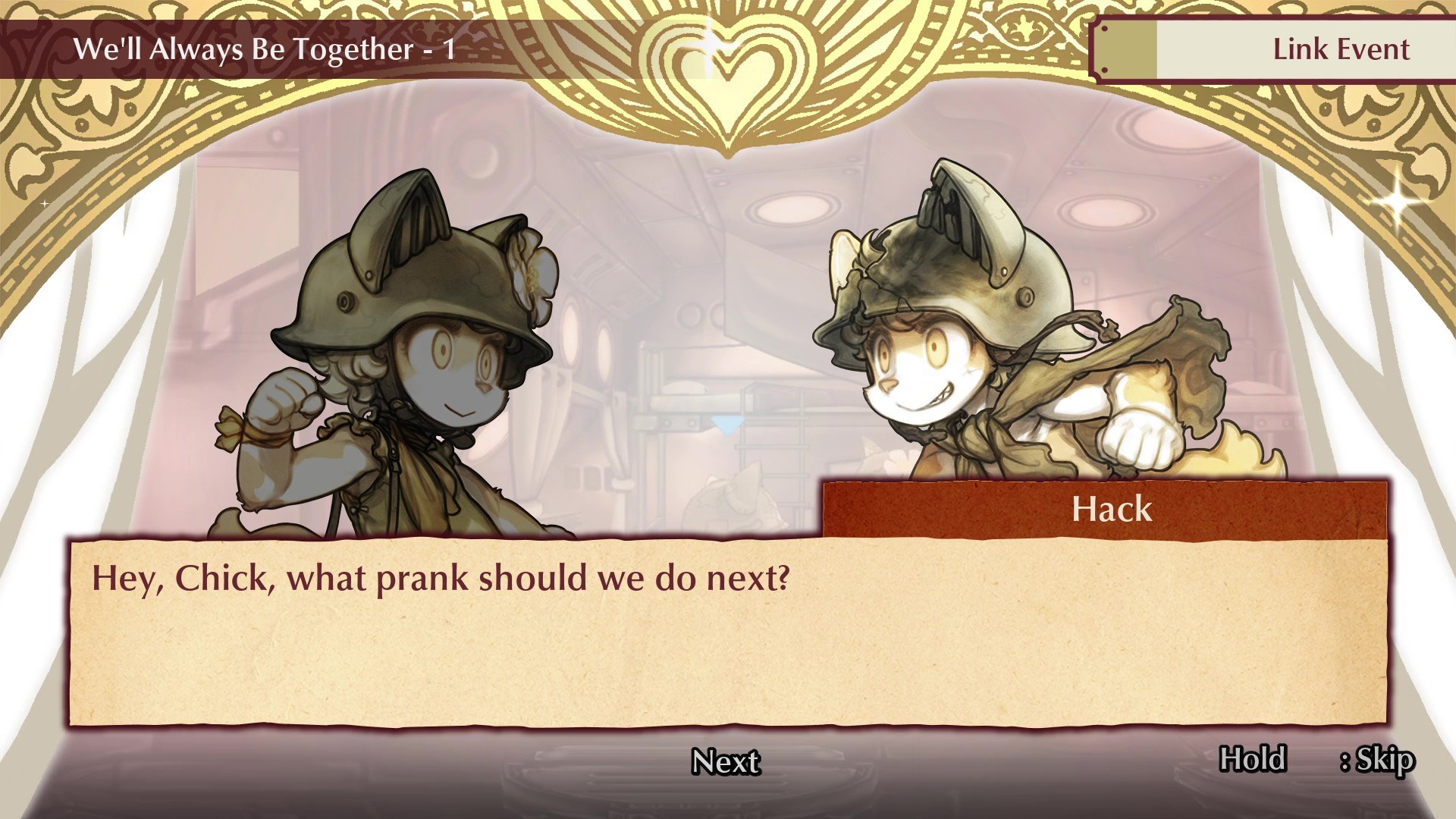Toggle Skip mode via the Hold : Skip prompt
Viewport: 1456px width, 819px height.
(x=1319, y=756)
